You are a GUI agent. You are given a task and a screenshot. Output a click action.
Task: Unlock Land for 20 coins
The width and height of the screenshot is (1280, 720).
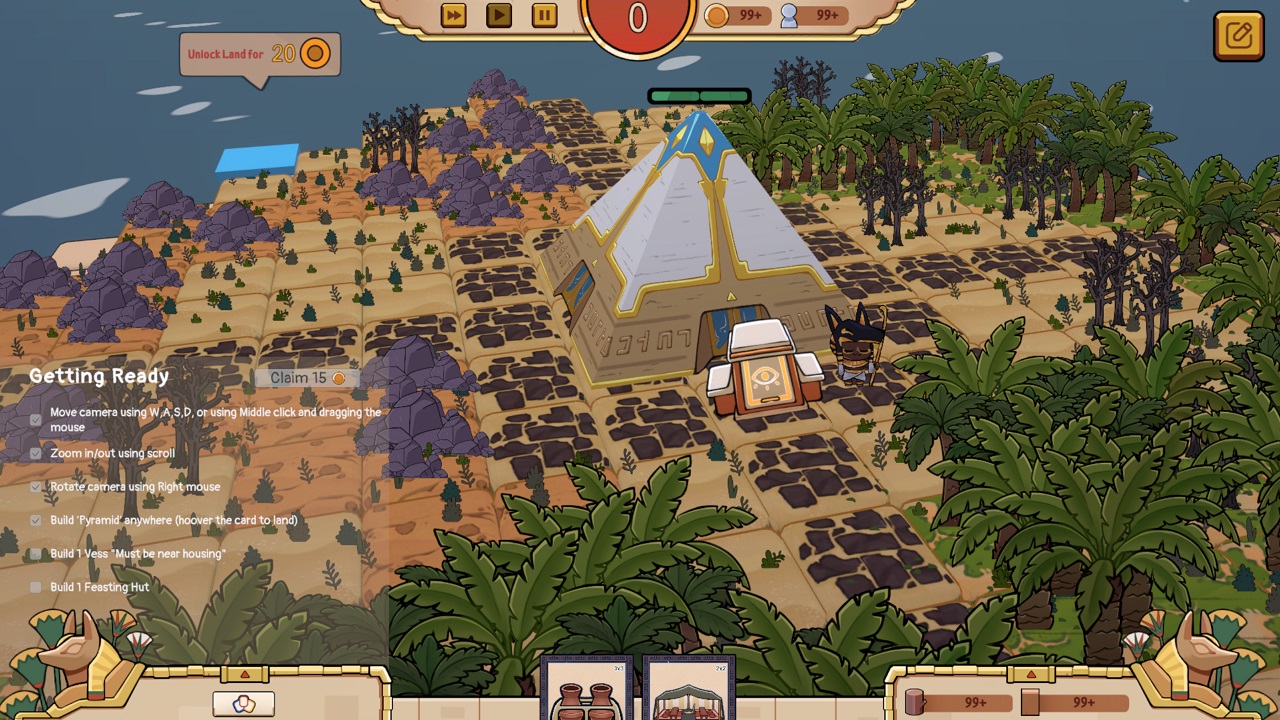click(x=260, y=54)
